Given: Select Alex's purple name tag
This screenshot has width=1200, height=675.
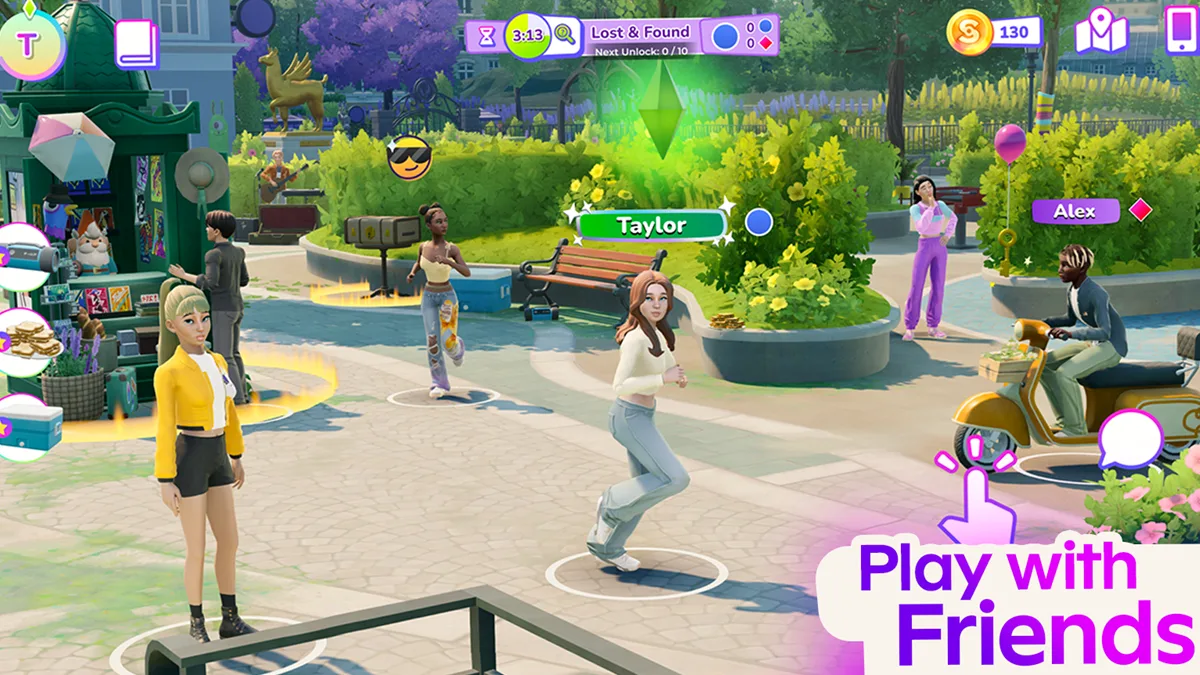Looking at the screenshot, I should click(x=1075, y=211).
